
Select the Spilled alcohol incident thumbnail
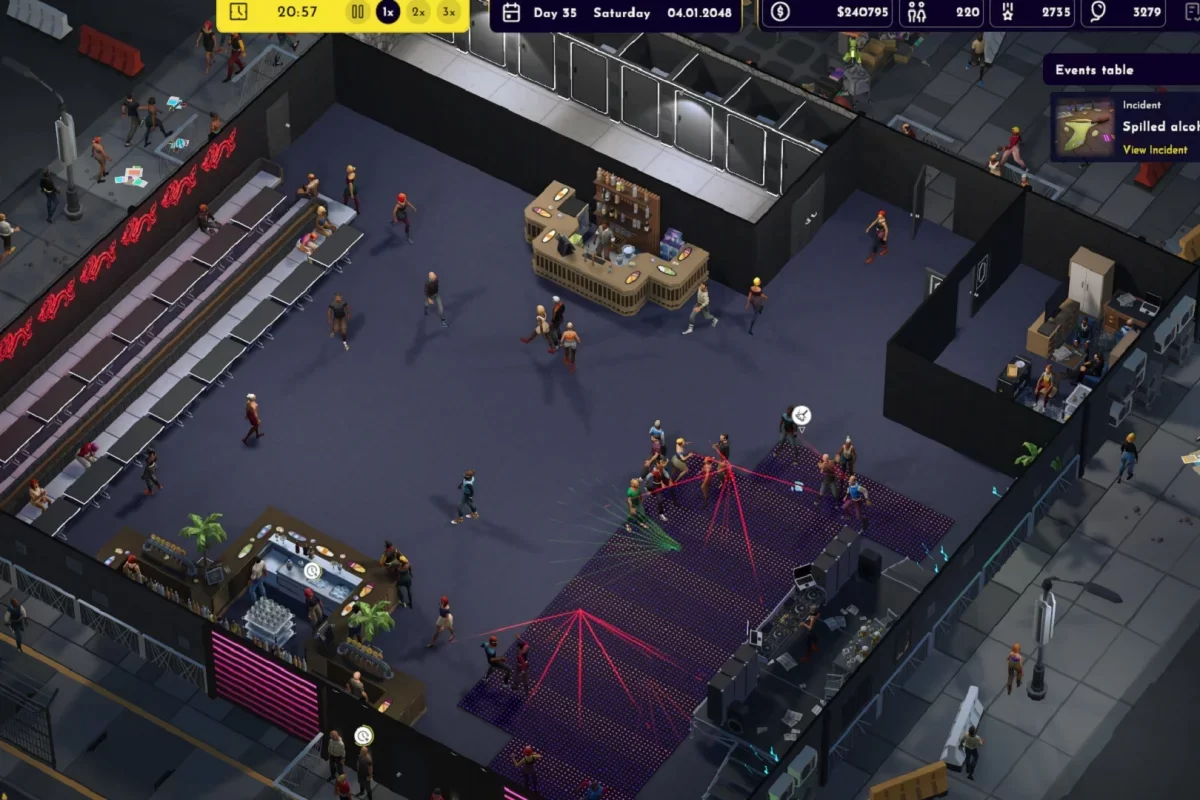tap(1084, 128)
